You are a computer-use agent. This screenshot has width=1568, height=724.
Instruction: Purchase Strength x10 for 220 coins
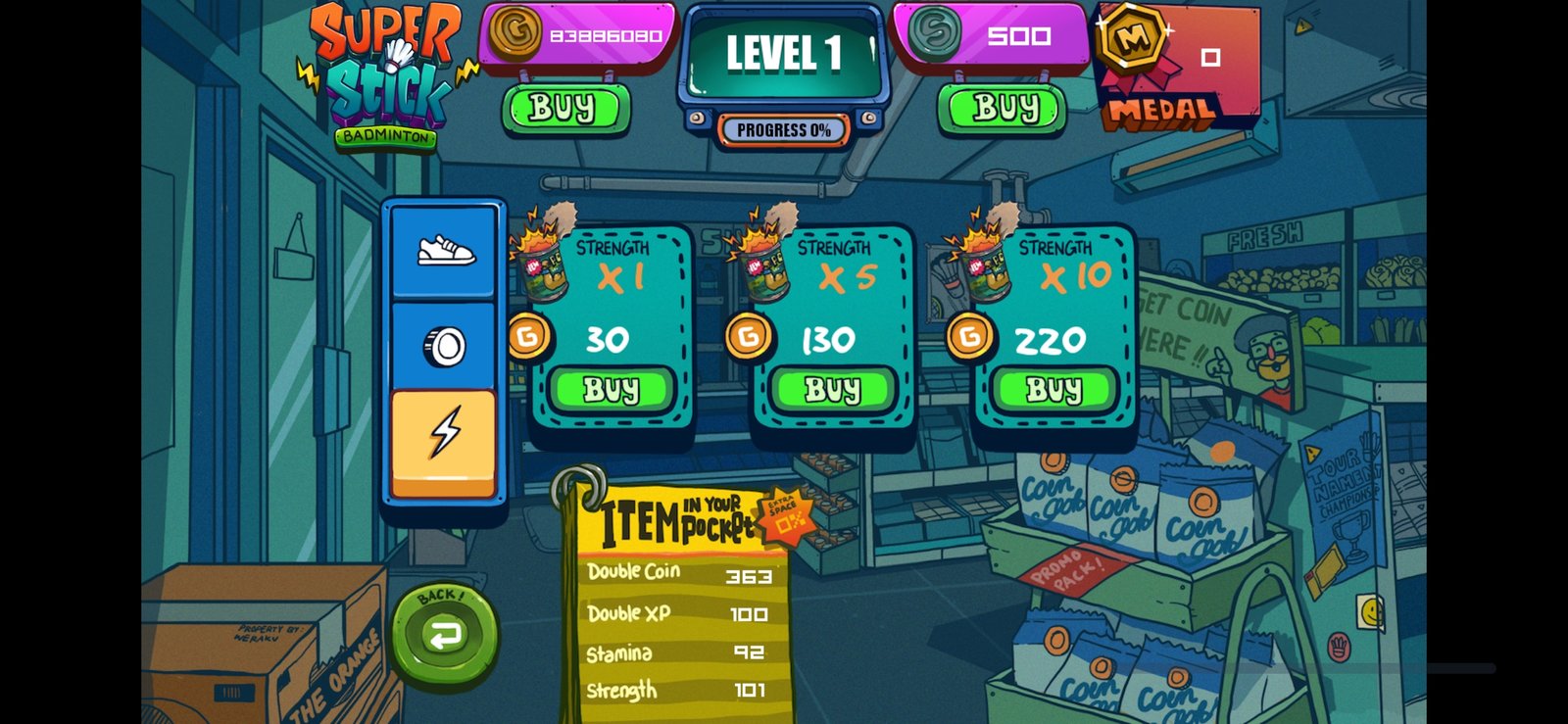[x=1053, y=390]
